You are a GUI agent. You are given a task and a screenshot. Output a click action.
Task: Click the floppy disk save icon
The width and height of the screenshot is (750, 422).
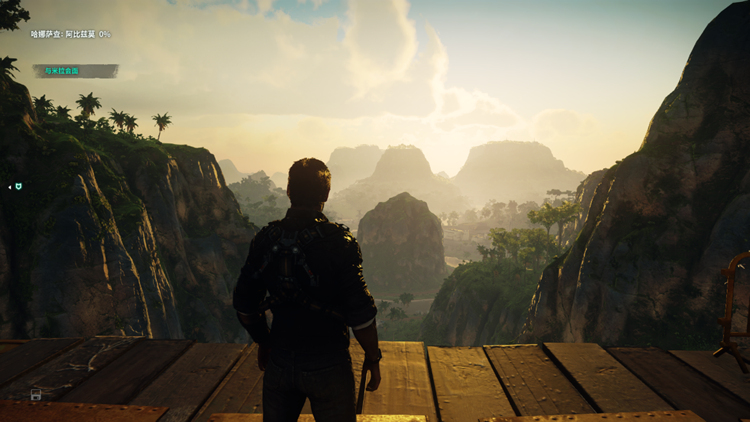[36, 395]
